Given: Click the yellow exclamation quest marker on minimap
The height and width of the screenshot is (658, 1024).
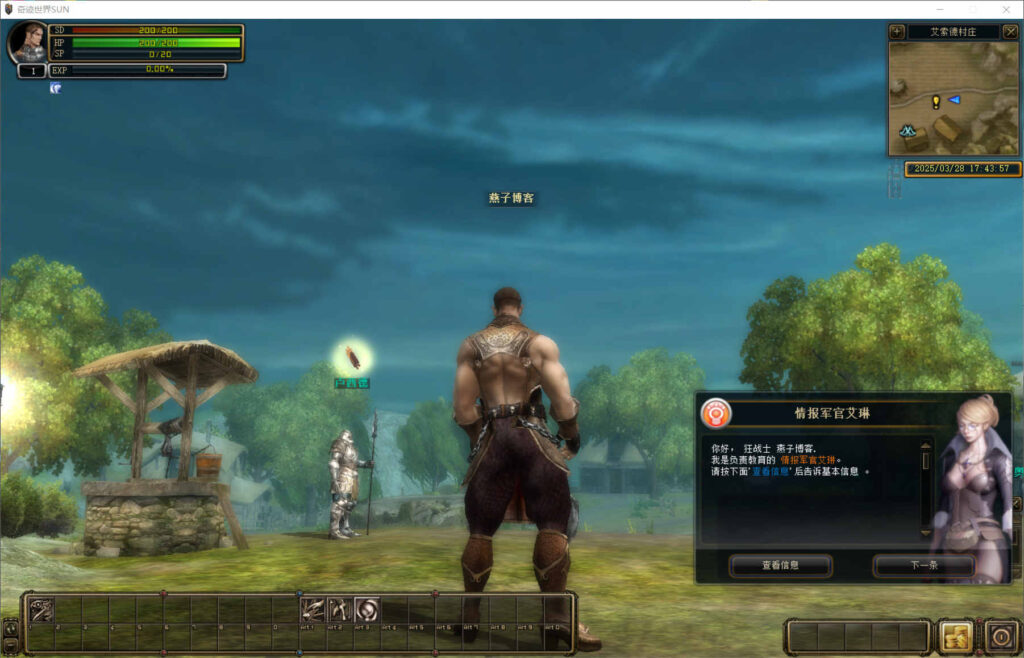Looking at the screenshot, I should click(x=936, y=101).
